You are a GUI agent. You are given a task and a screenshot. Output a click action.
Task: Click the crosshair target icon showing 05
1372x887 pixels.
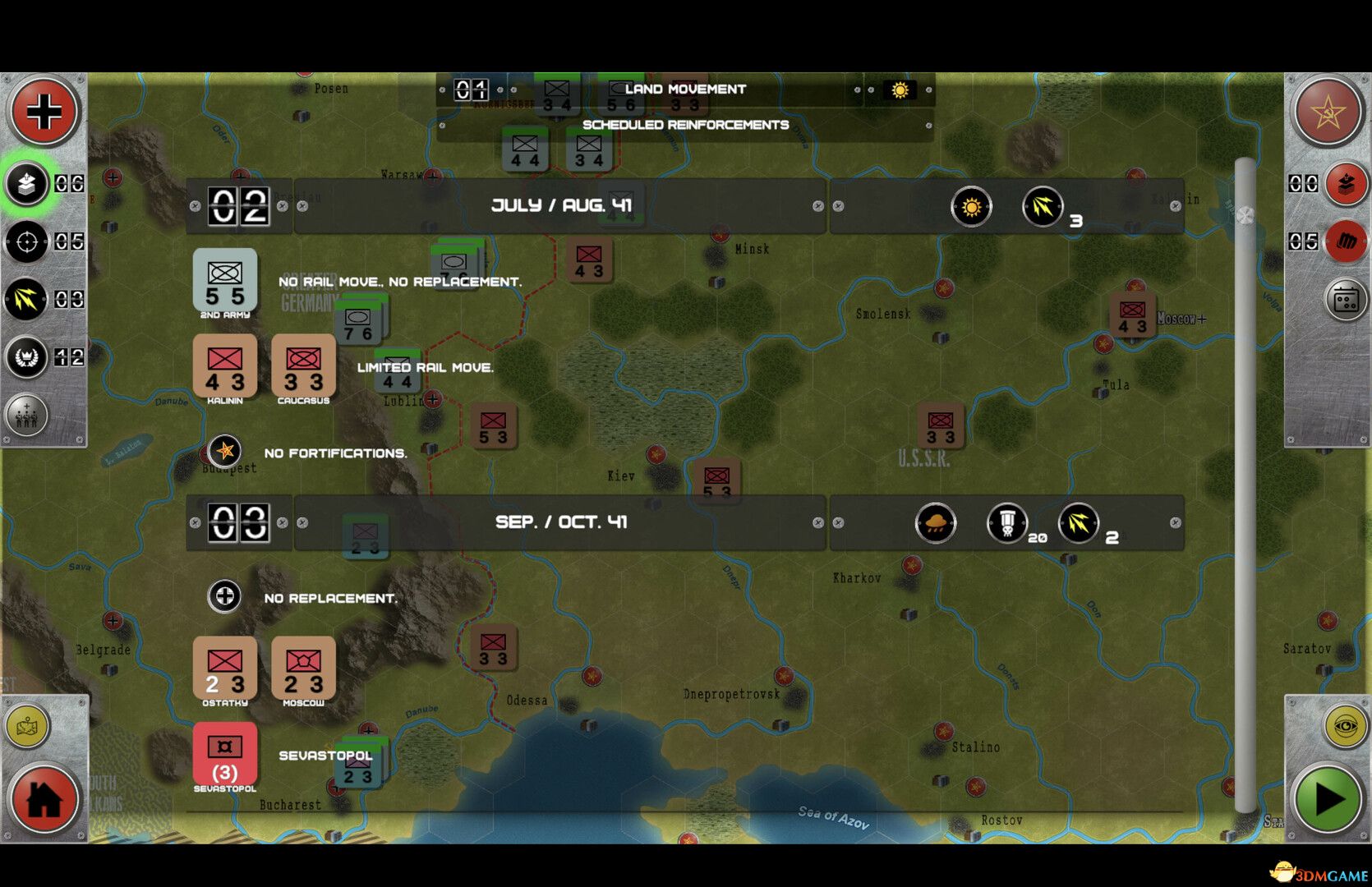point(27,242)
